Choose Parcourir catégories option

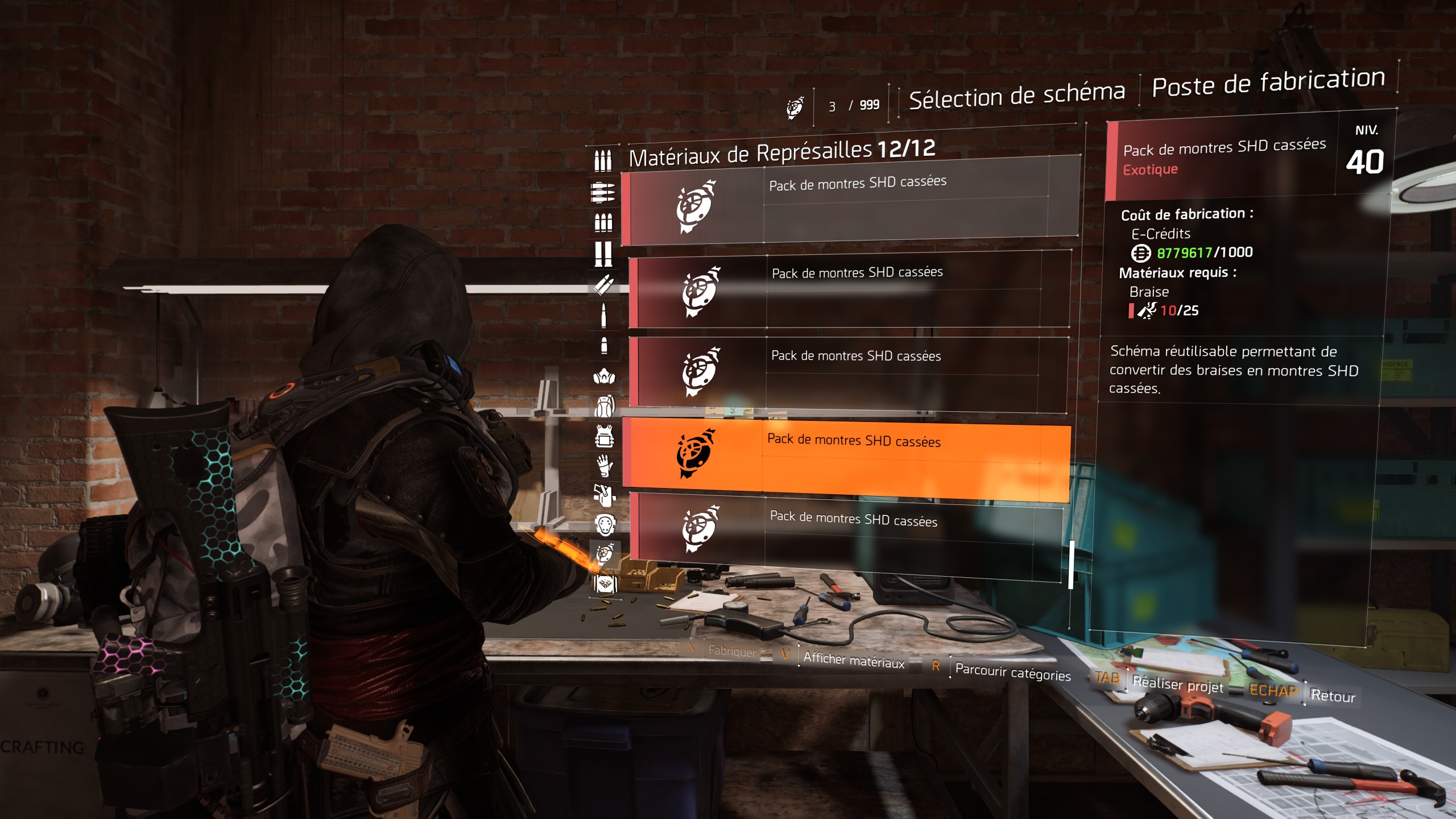1012,672
